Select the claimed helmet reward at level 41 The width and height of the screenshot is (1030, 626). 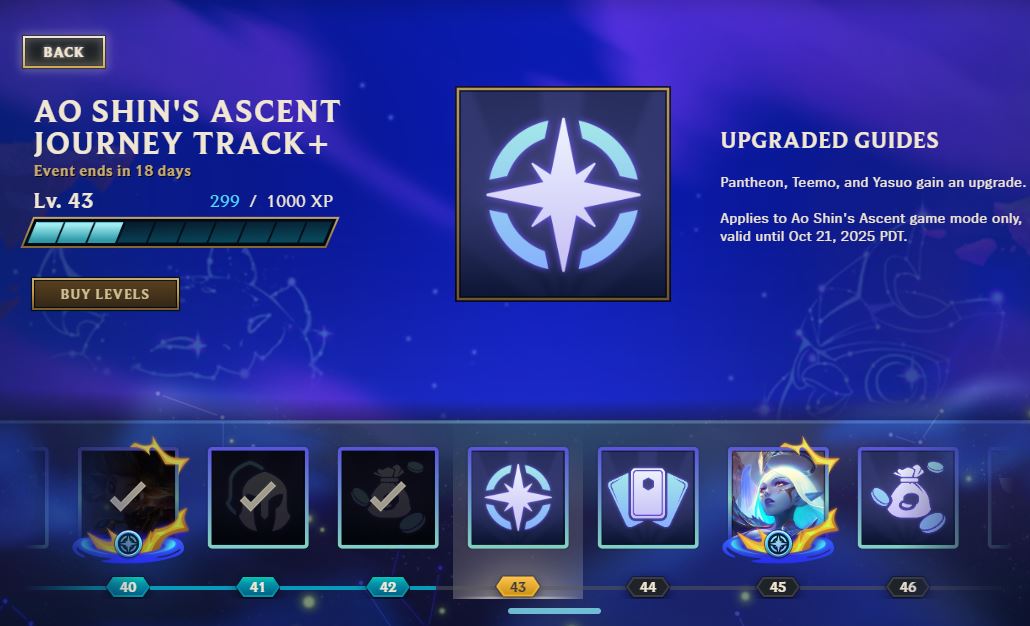click(258, 497)
